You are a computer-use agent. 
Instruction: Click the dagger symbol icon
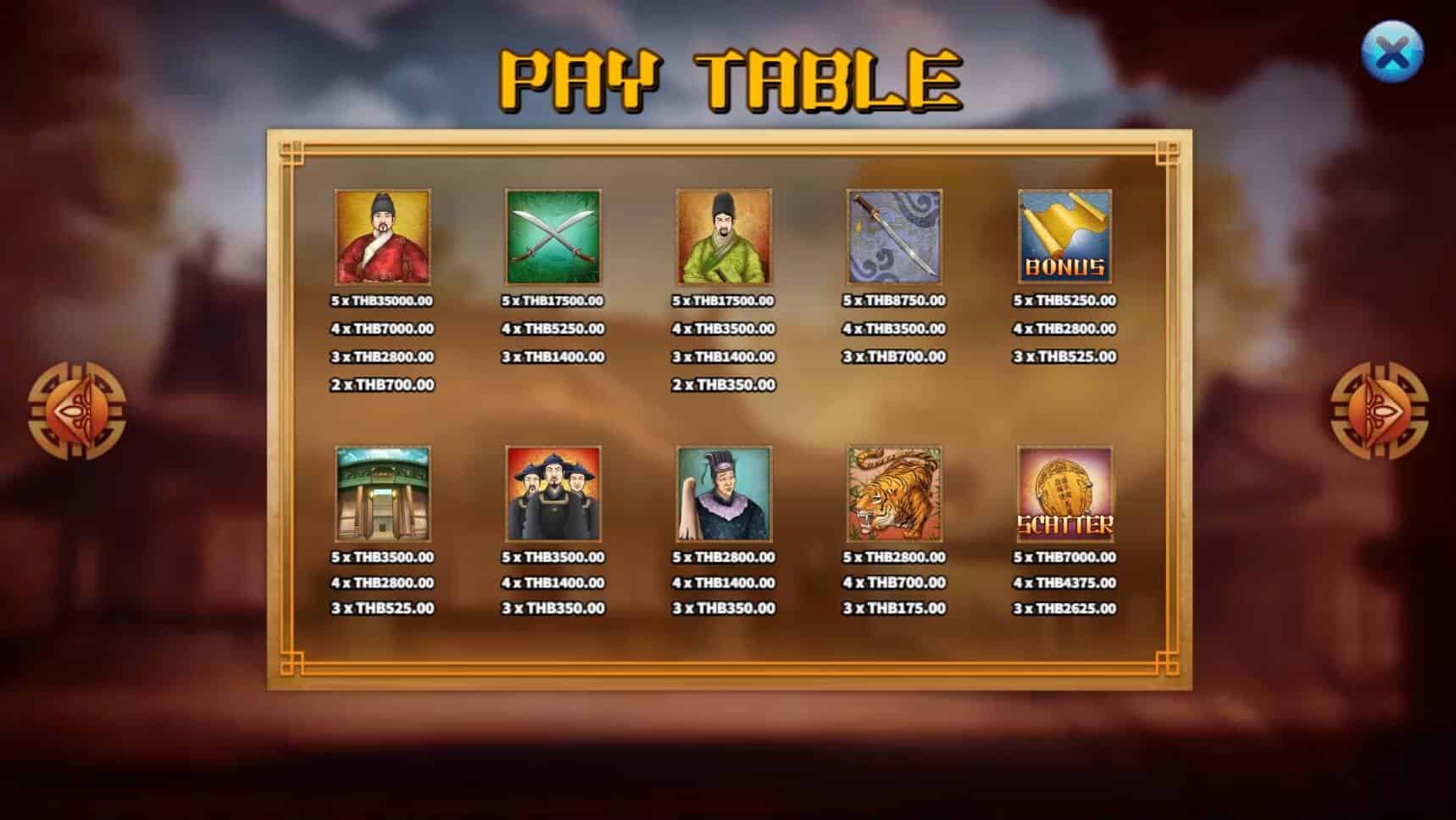click(894, 240)
